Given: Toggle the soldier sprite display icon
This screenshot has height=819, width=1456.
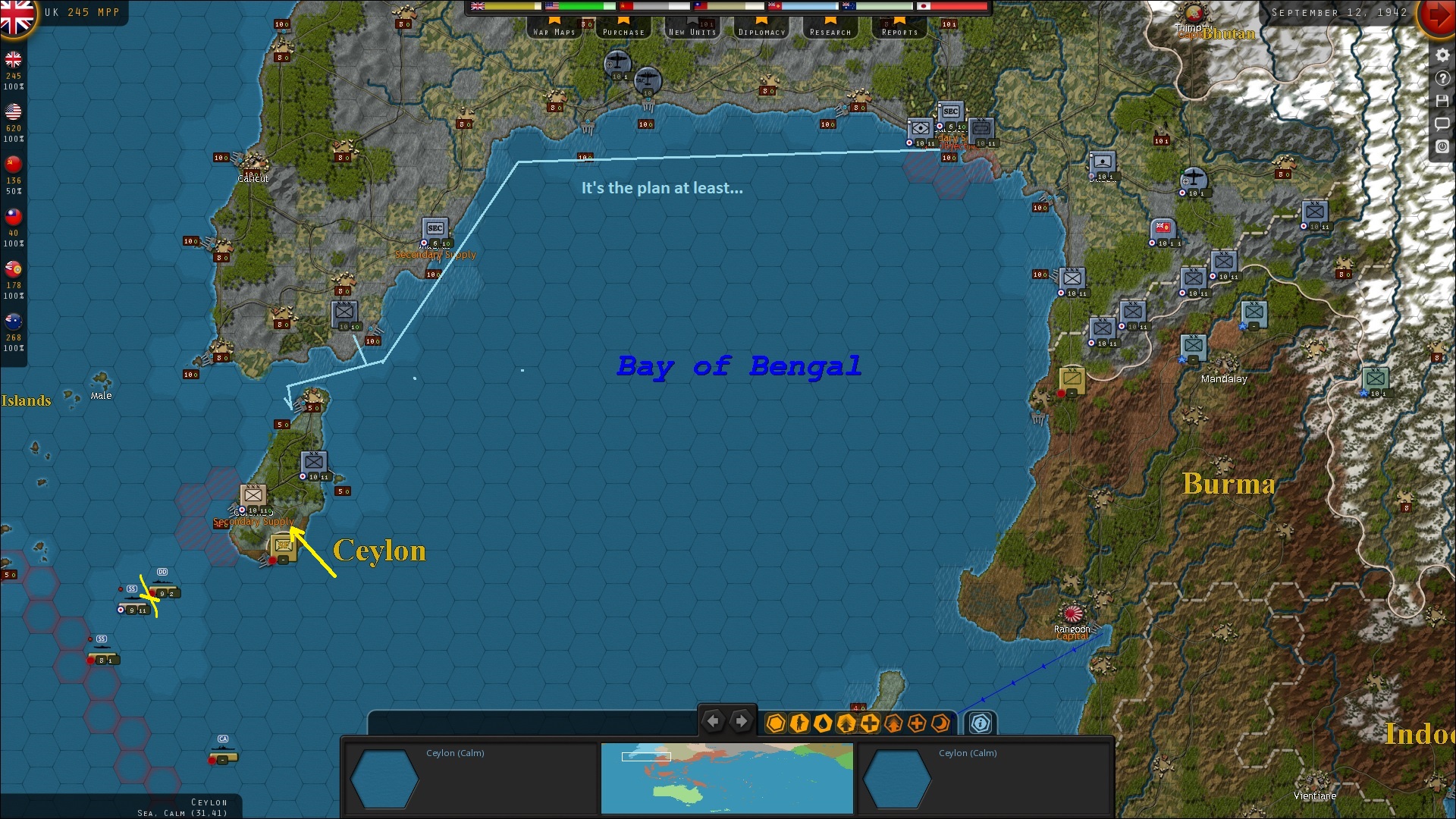Looking at the screenshot, I should 799,723.
